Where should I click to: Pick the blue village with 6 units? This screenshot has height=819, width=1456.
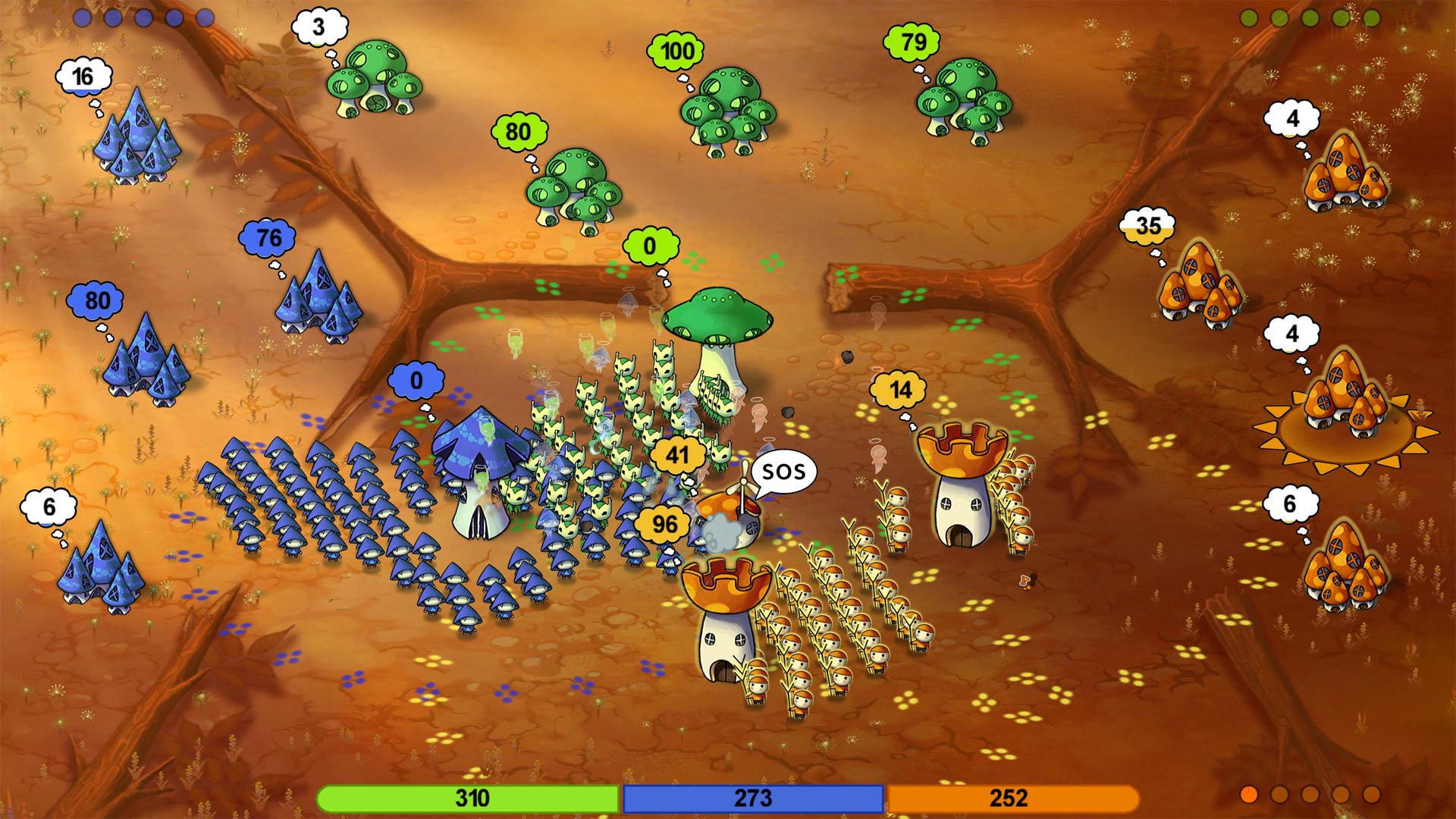[101, 567]
